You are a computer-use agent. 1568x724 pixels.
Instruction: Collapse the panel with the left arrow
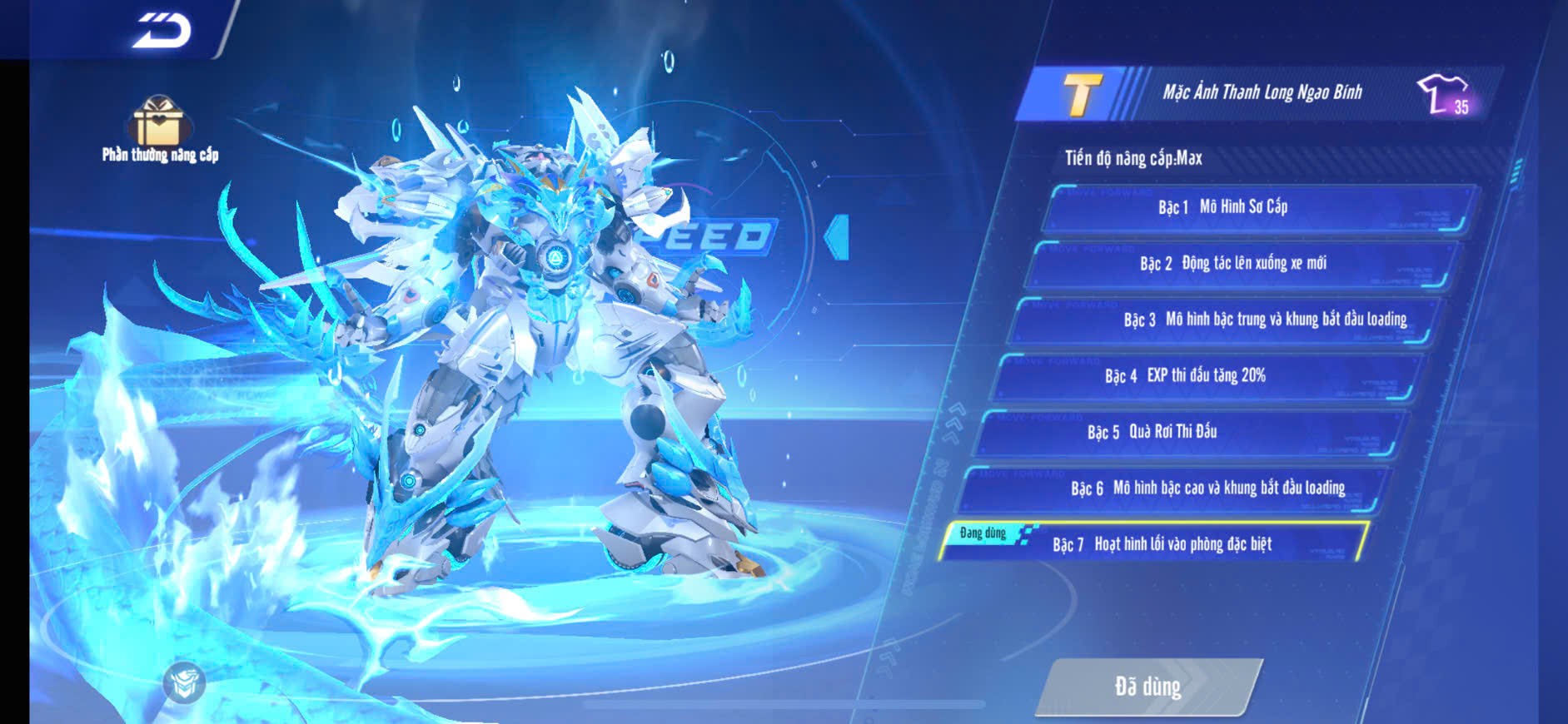point(837,237)
